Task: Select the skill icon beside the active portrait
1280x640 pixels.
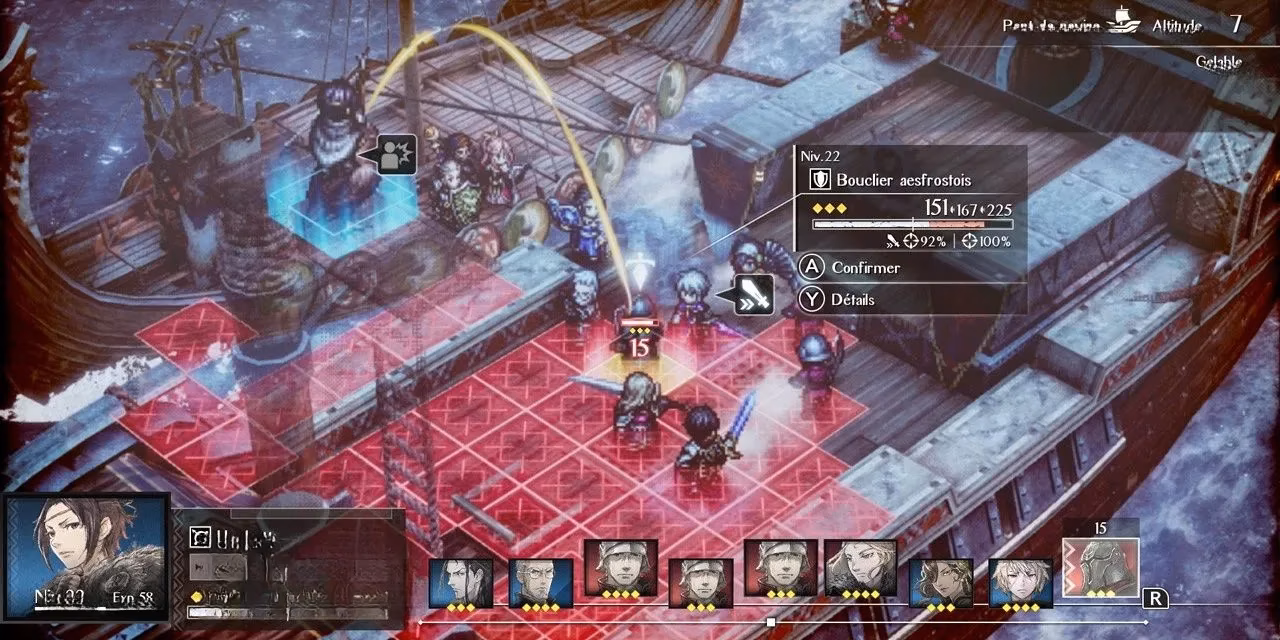Action: [201, 537]
